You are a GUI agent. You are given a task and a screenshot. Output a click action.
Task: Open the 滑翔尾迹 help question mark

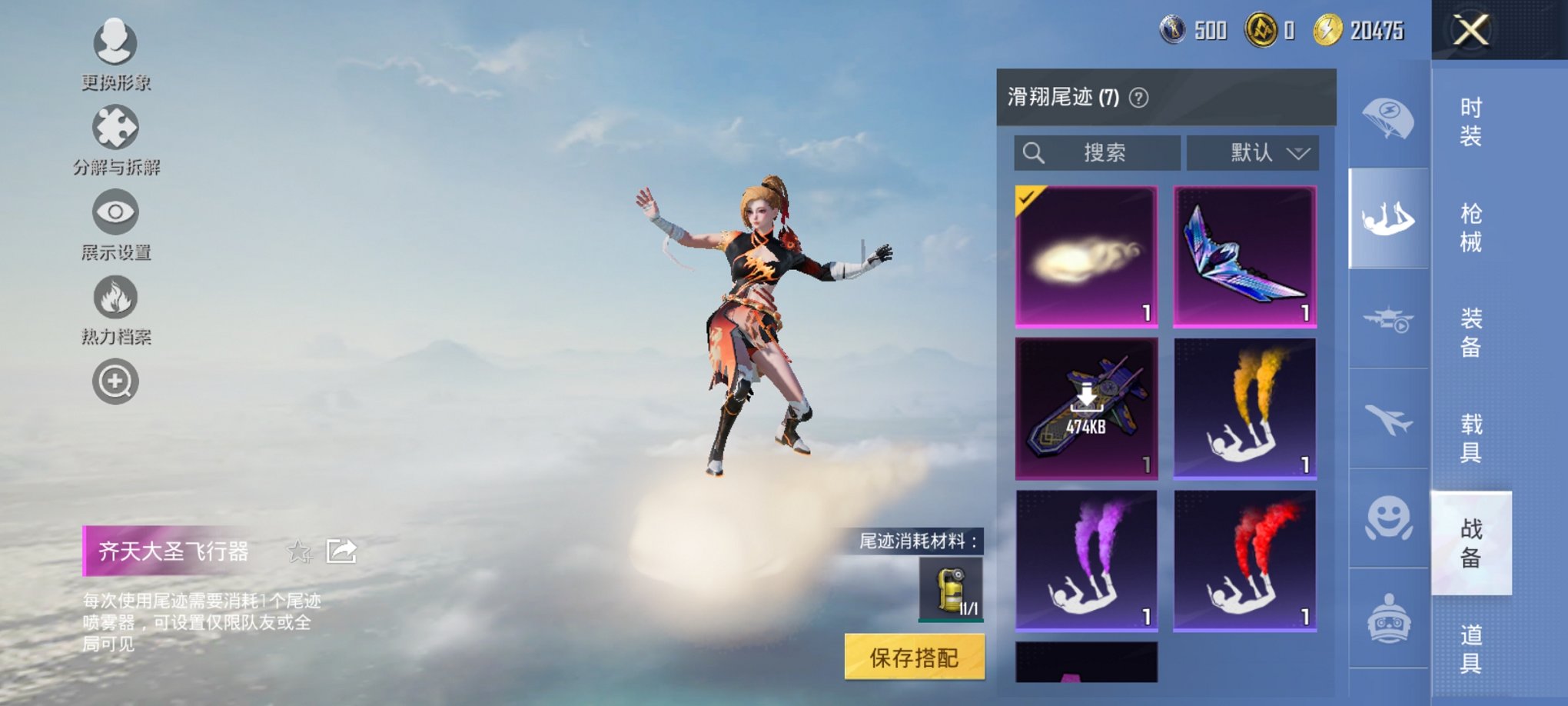pos(1138,98)
